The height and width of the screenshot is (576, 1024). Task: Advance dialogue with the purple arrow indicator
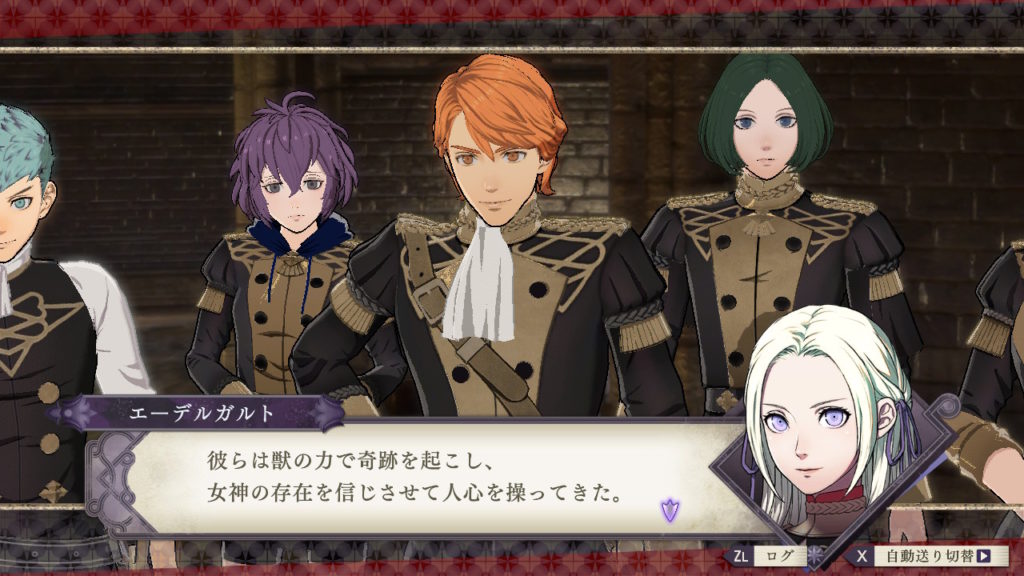668,512
